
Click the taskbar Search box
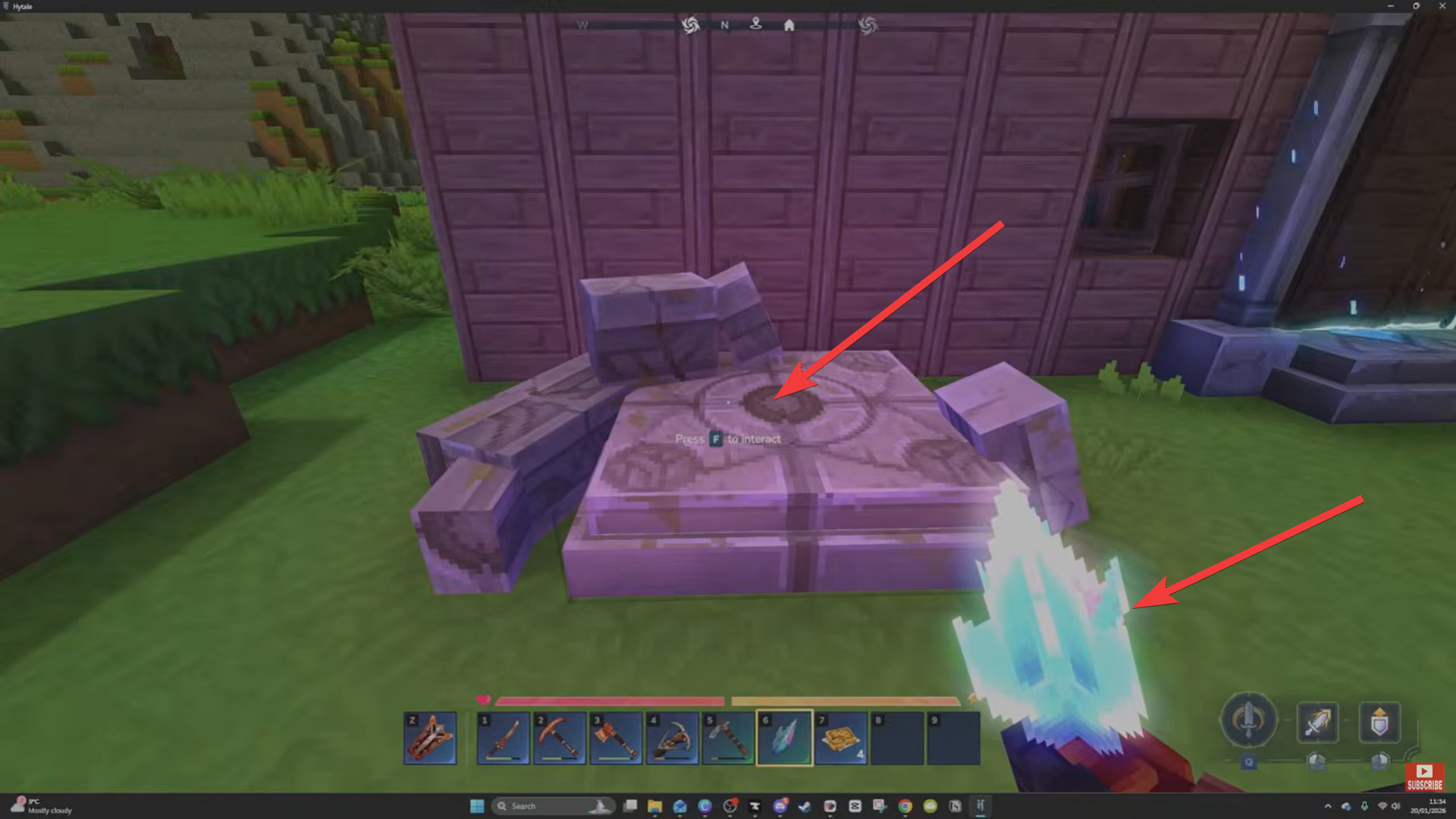[x=552, y=805]
